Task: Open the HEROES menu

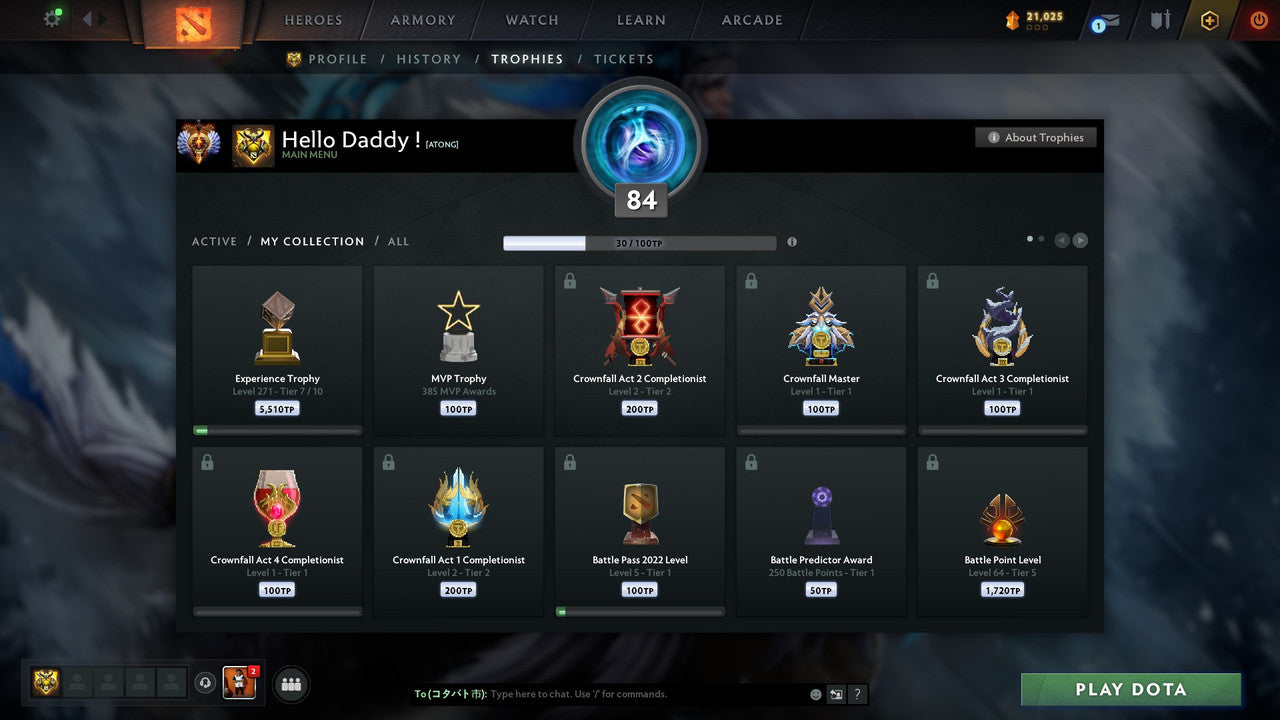Action: click(313, 19)
